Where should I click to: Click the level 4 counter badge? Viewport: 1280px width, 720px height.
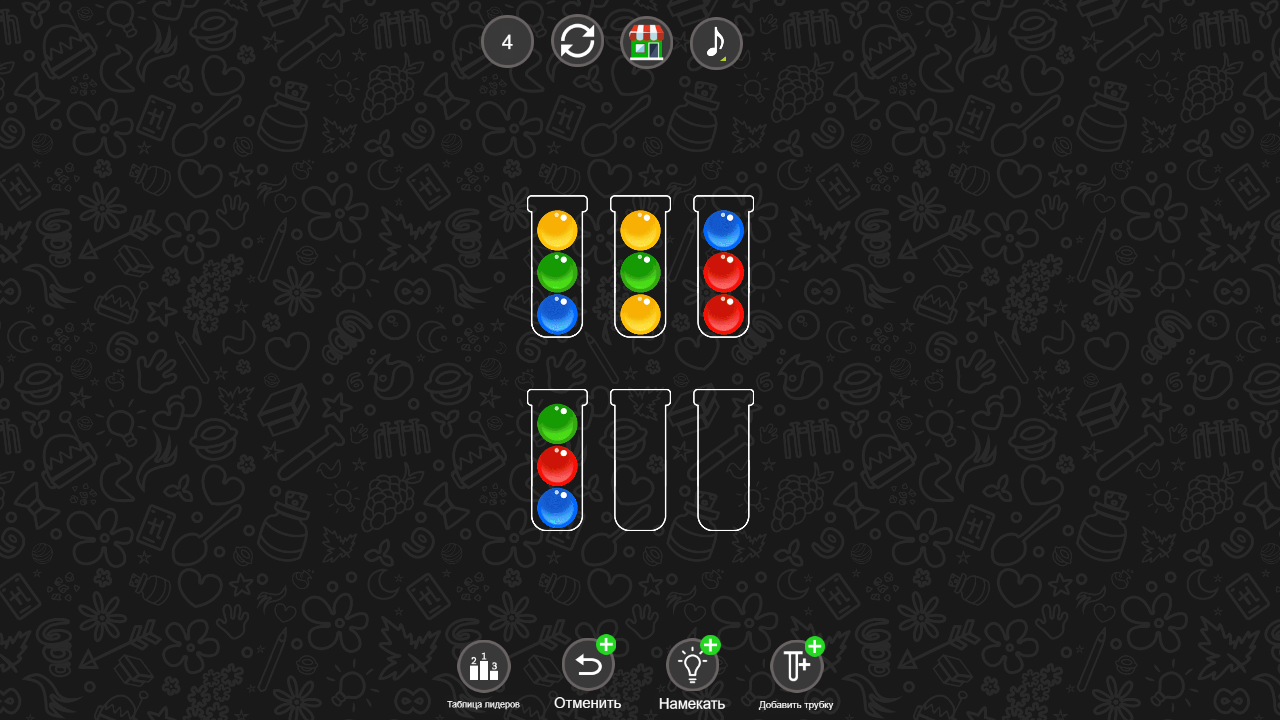[507, 42]
